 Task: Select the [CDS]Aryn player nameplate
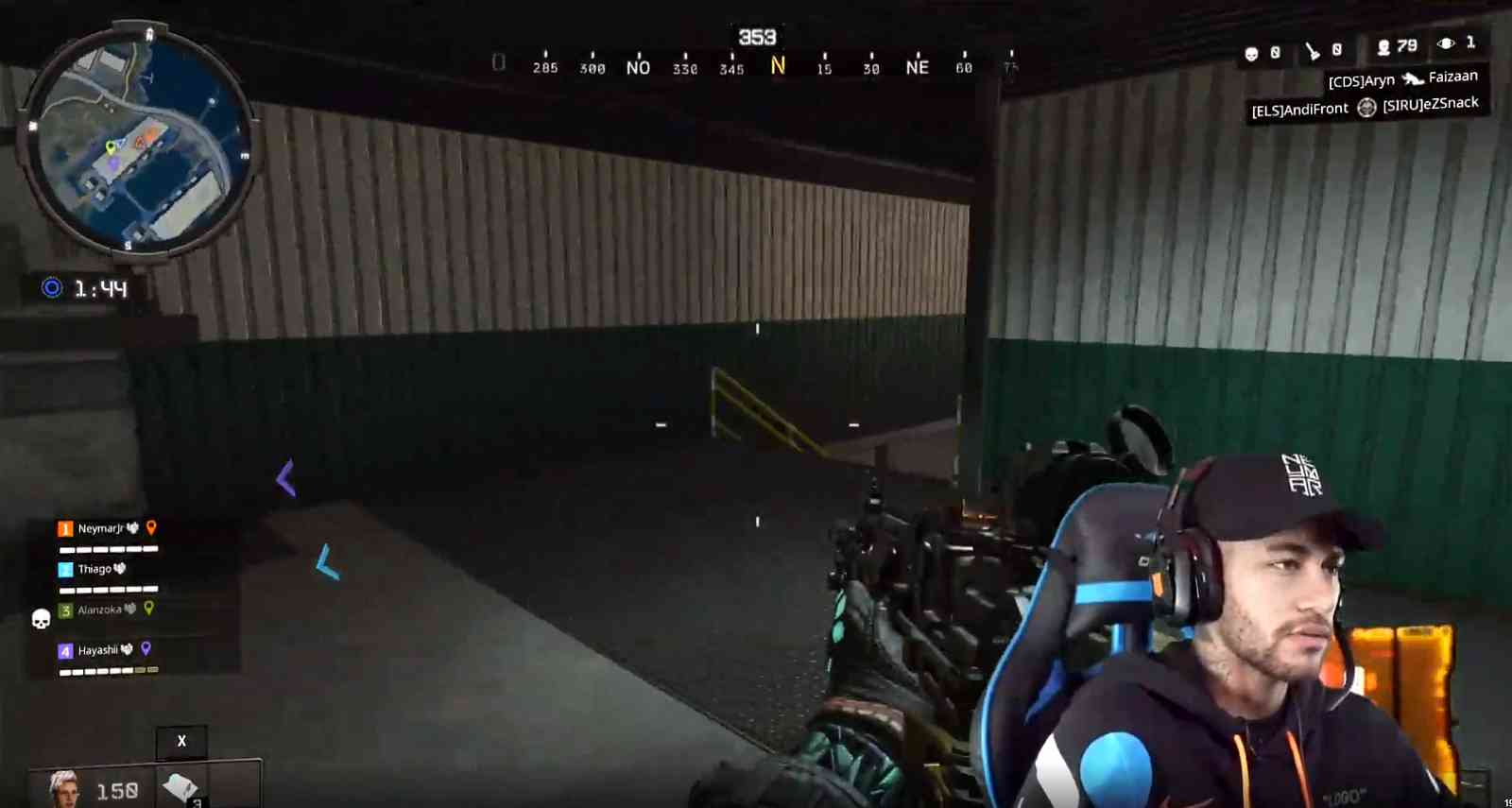click(1362, 79)
